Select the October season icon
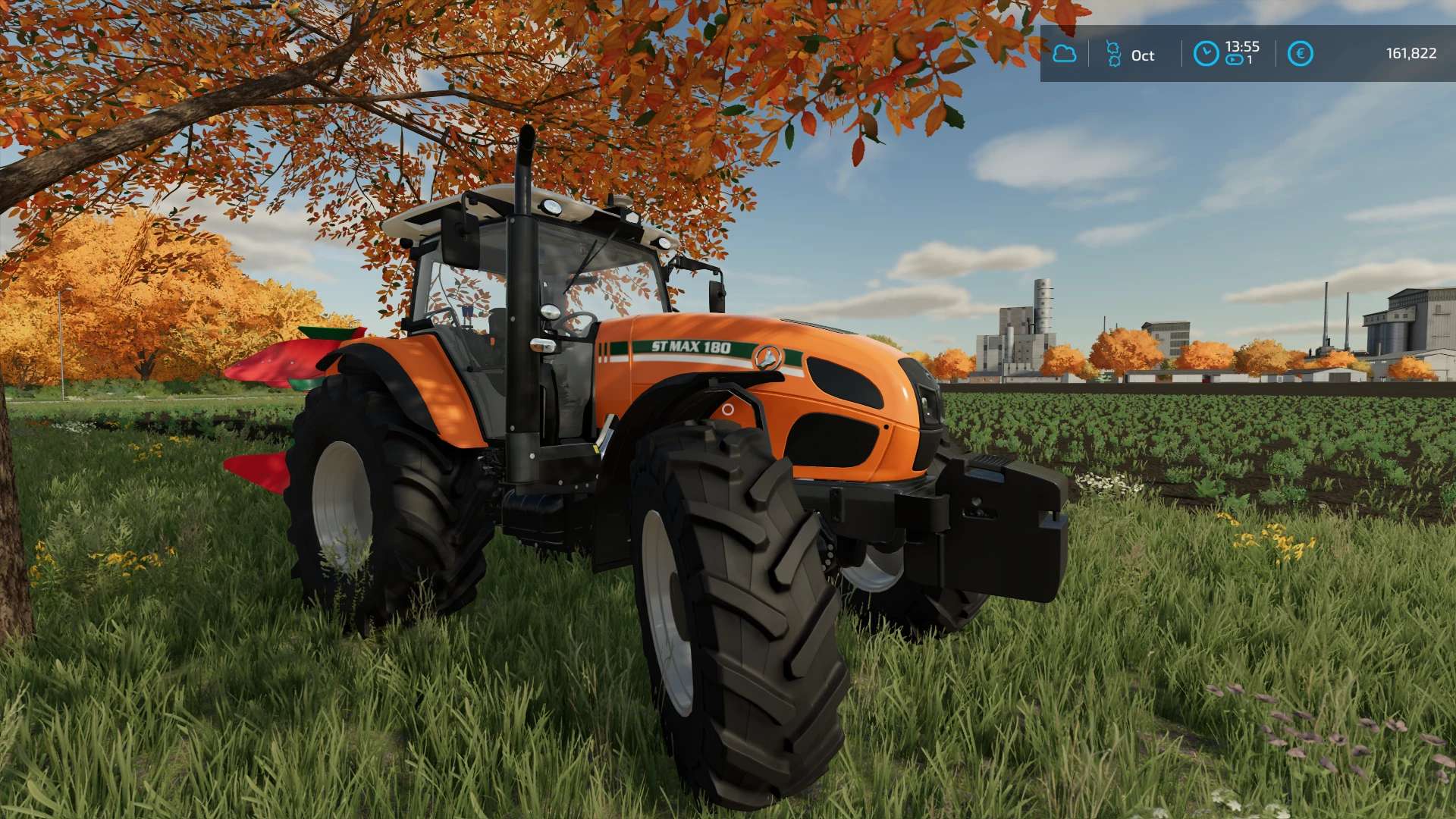The width and height of the screenshot is (1456, 819). tap(1113, 54)
